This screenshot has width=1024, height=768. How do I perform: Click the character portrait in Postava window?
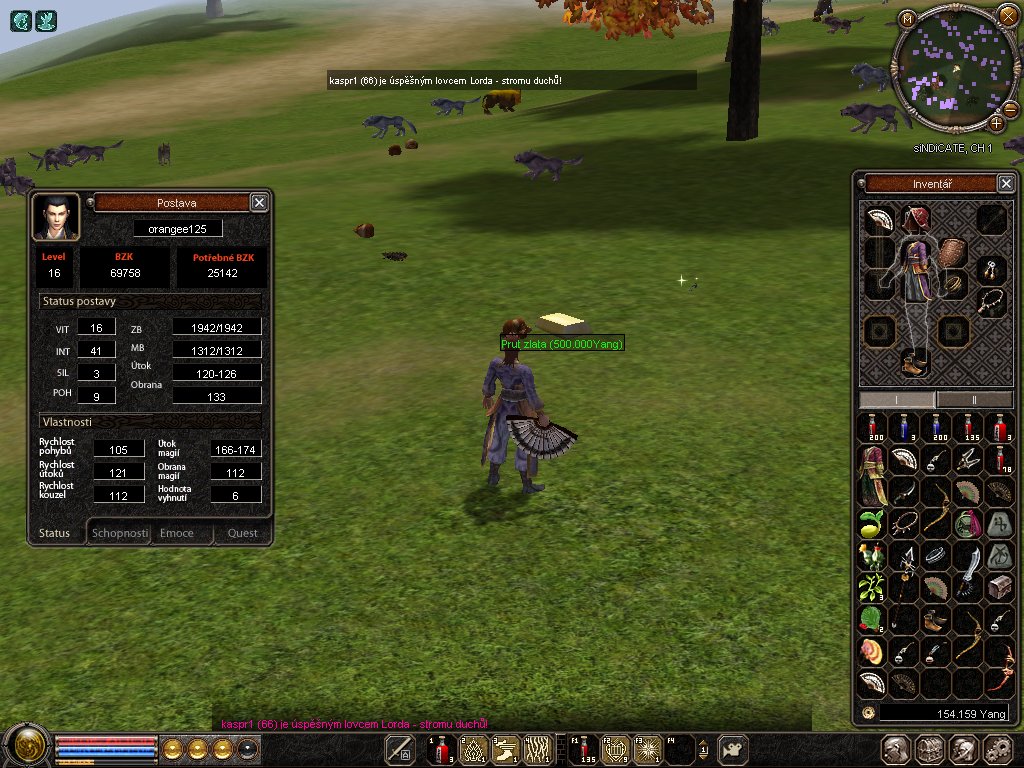point(56,216)
